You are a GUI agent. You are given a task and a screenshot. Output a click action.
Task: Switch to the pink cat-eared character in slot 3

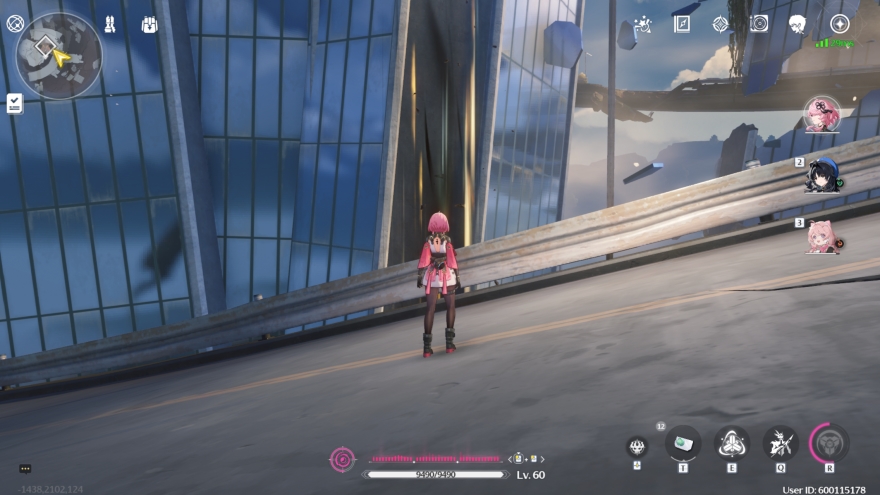[x=821, y=236]
